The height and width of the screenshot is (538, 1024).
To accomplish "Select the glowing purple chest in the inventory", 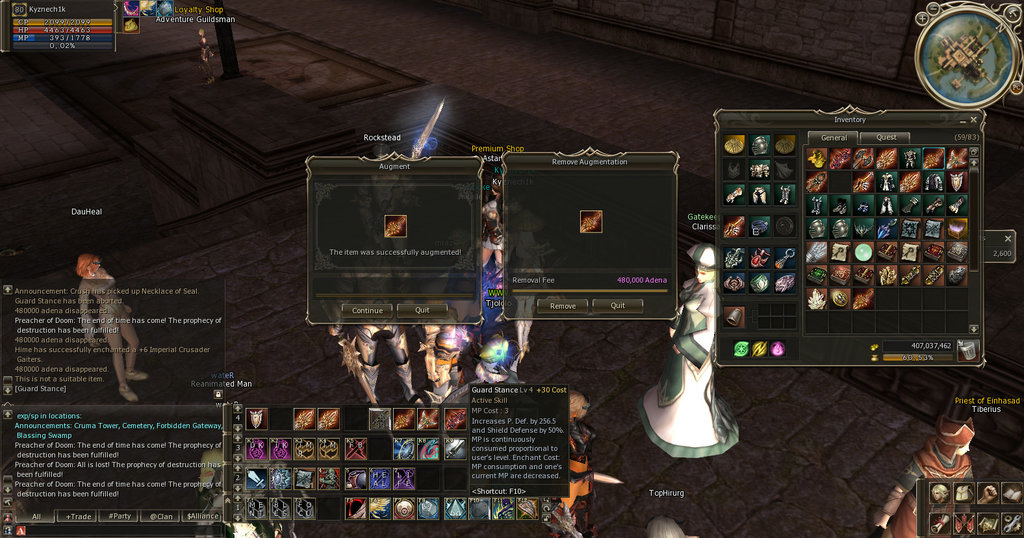I will 957,229.
